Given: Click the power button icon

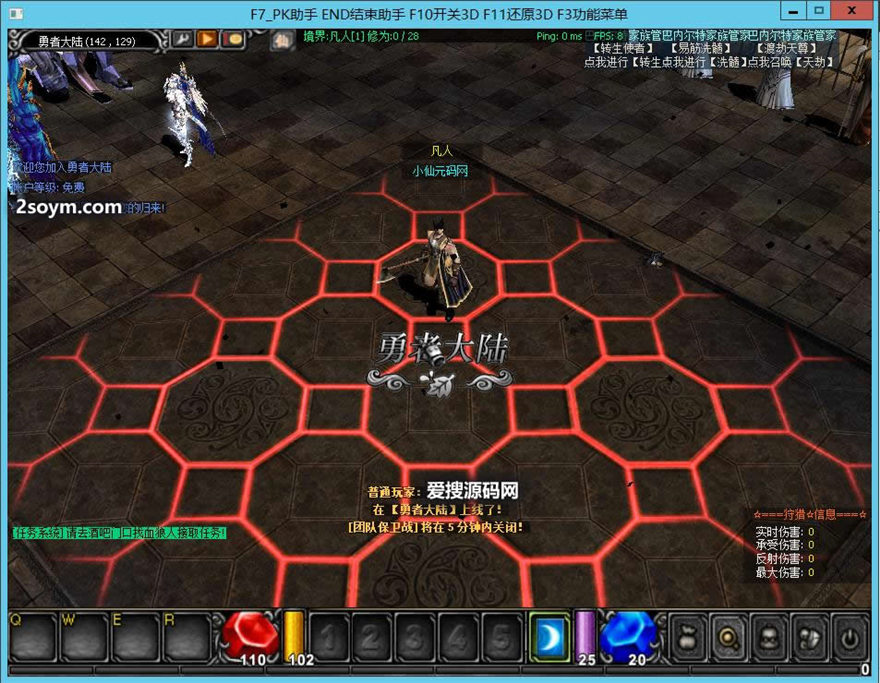Looking at the screenshot, I should coord(849,635).
